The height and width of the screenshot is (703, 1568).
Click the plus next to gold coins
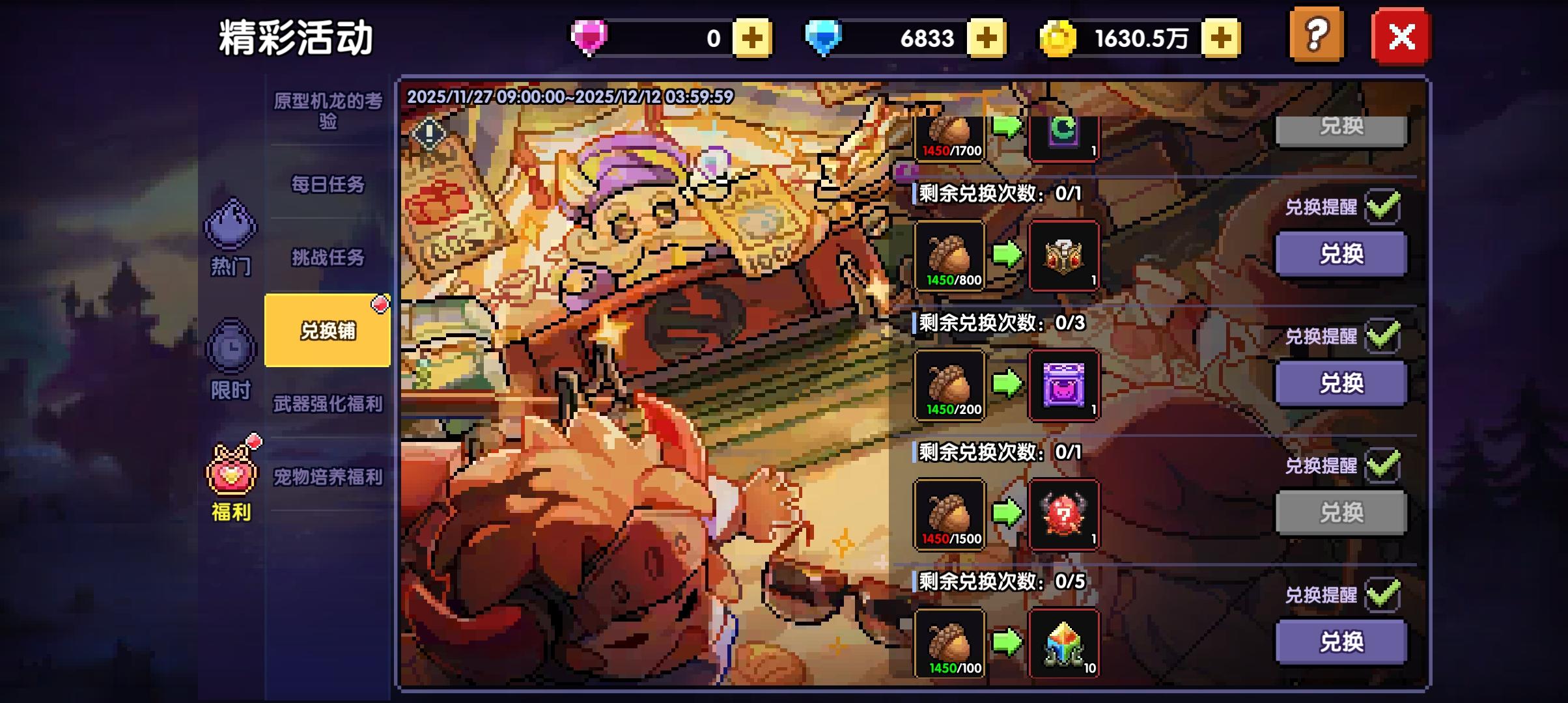point(1220,37)
